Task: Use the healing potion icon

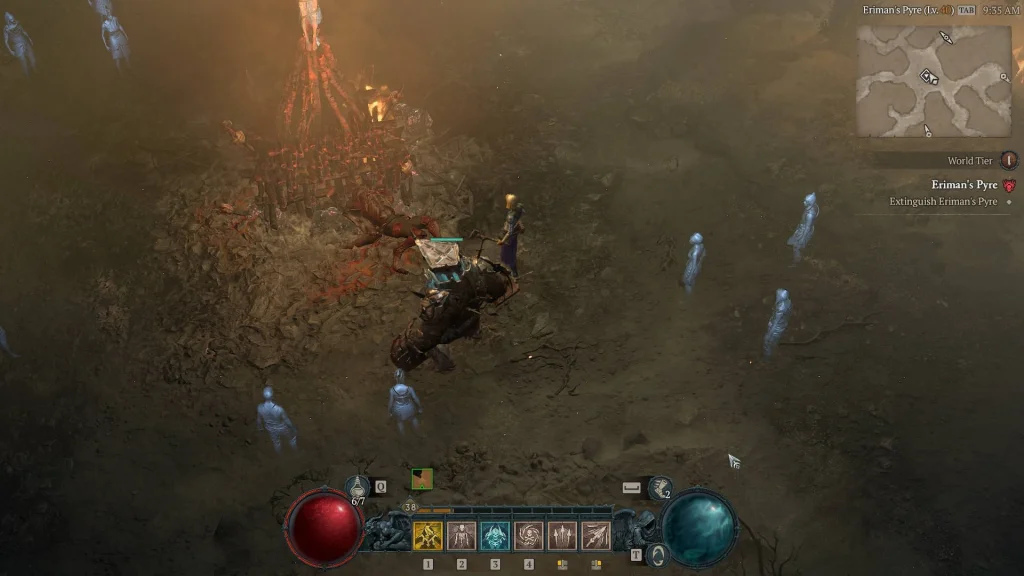Action: tap(358, 487)
